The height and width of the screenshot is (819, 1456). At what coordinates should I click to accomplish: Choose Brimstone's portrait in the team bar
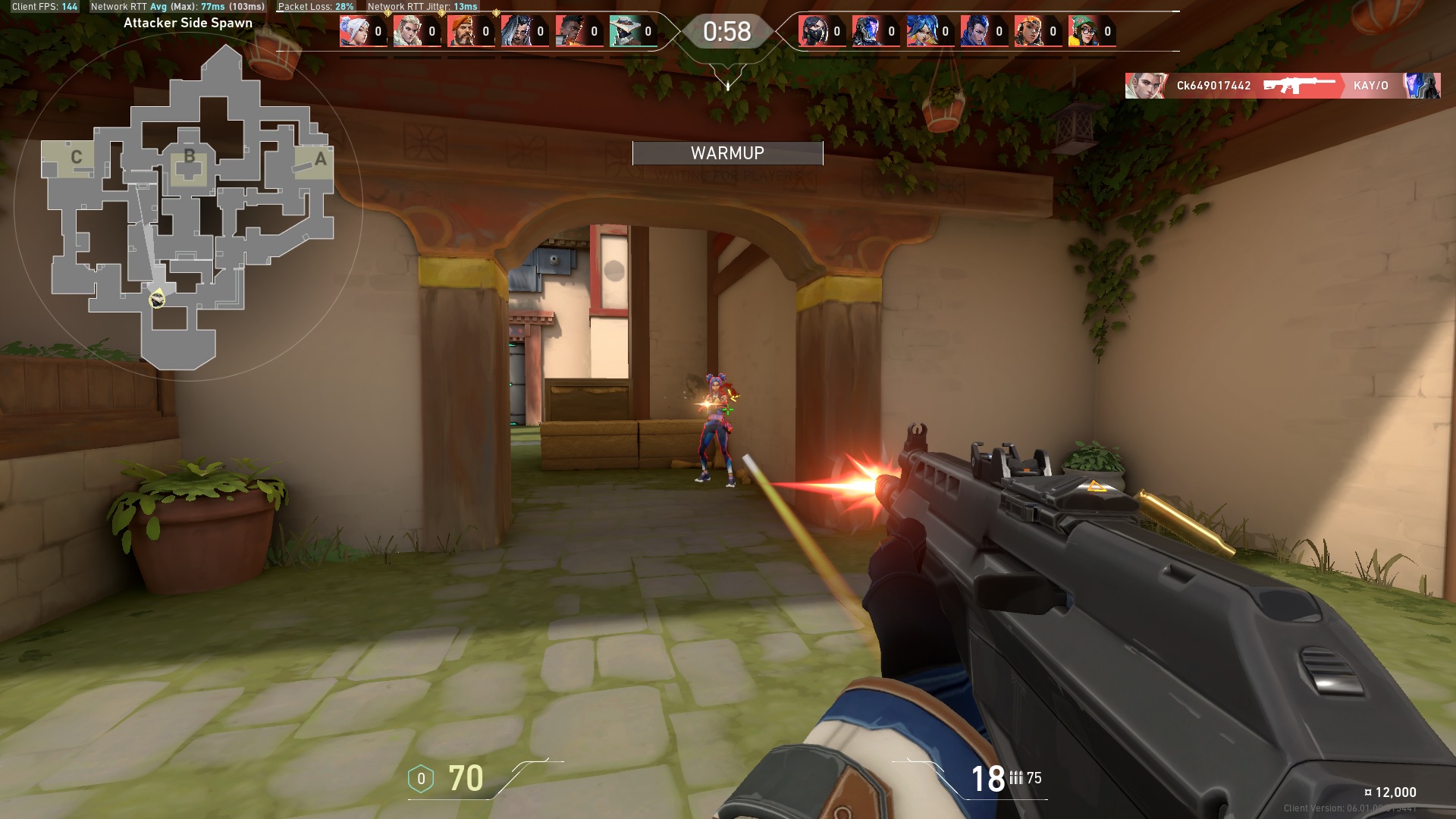click(x=462, y=32)
